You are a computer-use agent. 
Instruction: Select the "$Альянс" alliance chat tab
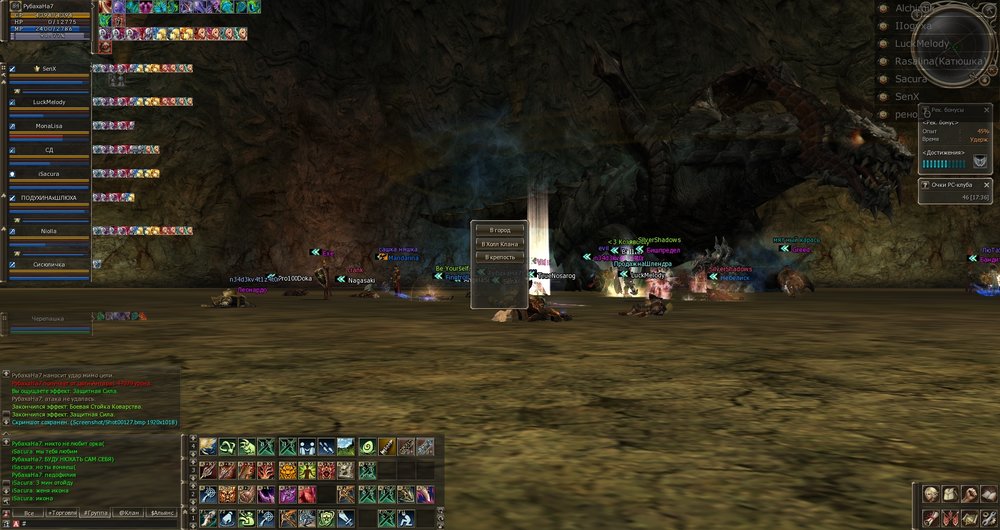(x=162, y=512)
